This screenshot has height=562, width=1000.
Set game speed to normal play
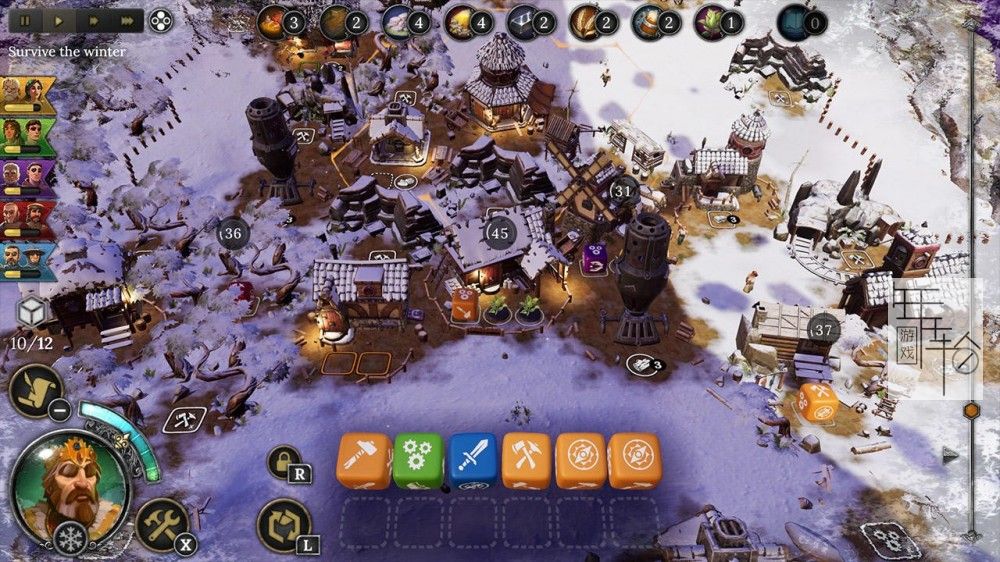59,20
